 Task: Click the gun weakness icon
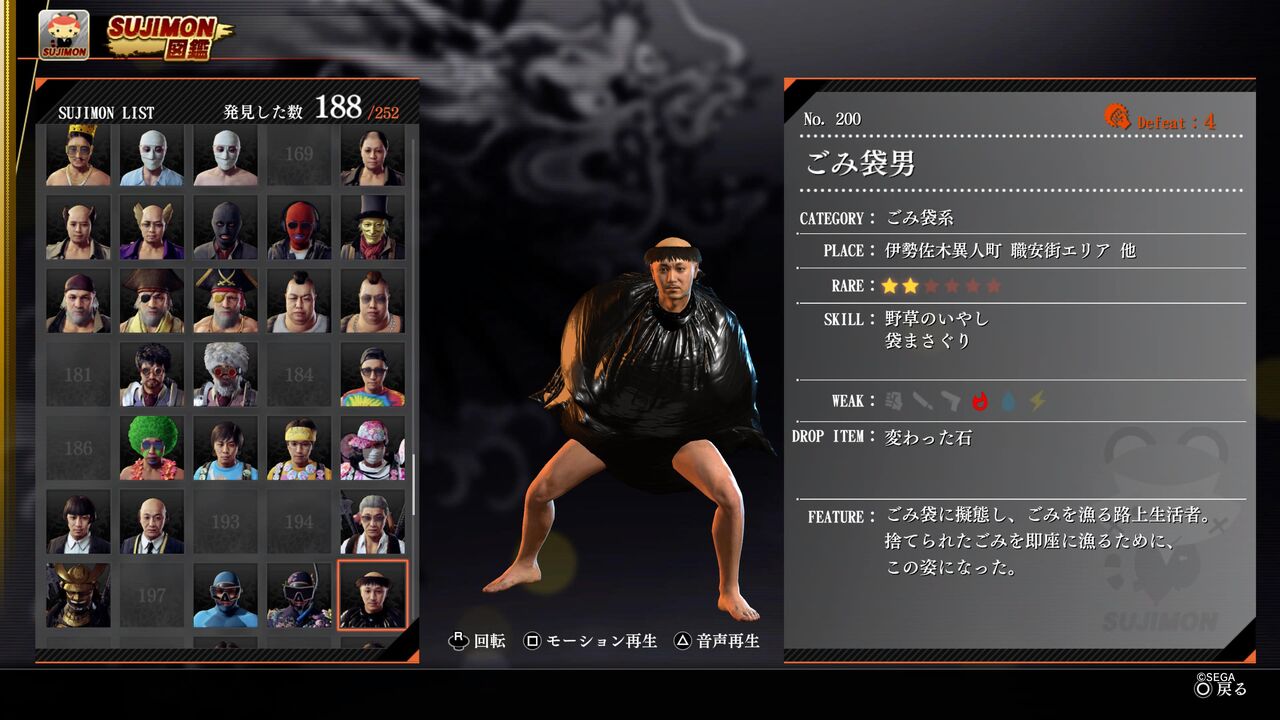click(951, 400)
